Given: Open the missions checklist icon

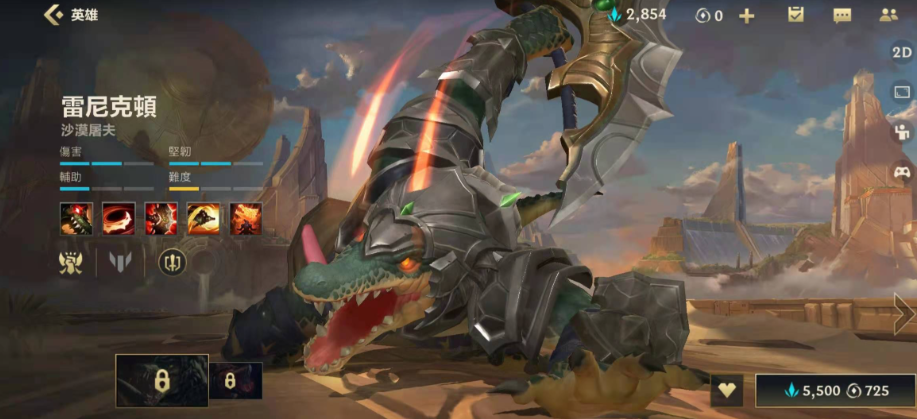Looking at the screenshot, I should pyautogui.click(x=796, y=15).
